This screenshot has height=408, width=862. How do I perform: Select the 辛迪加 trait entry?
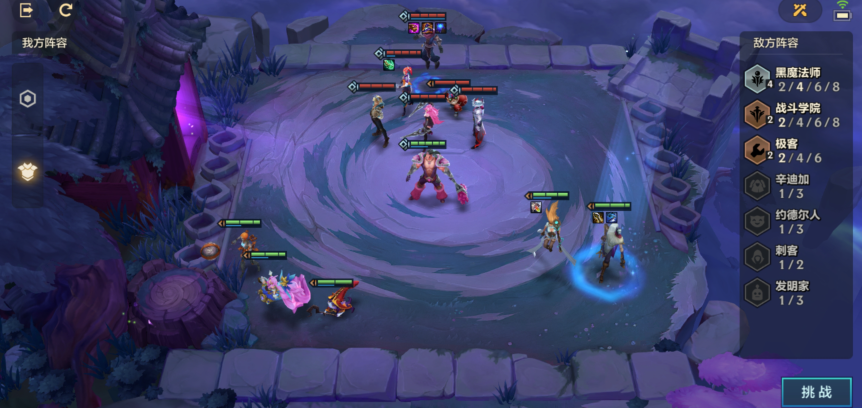coord(796,186)
